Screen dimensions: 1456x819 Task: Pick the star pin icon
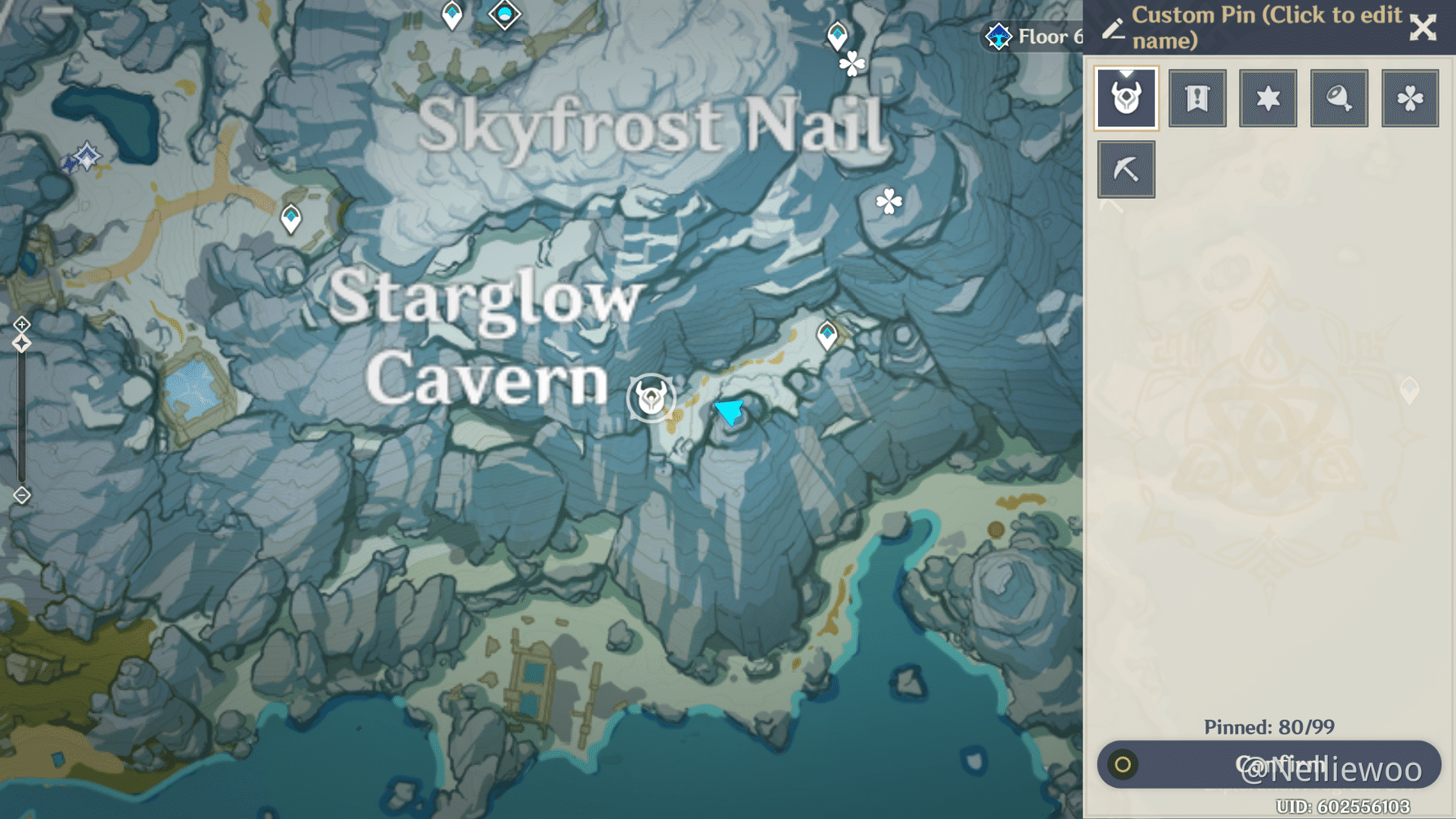1268,97
